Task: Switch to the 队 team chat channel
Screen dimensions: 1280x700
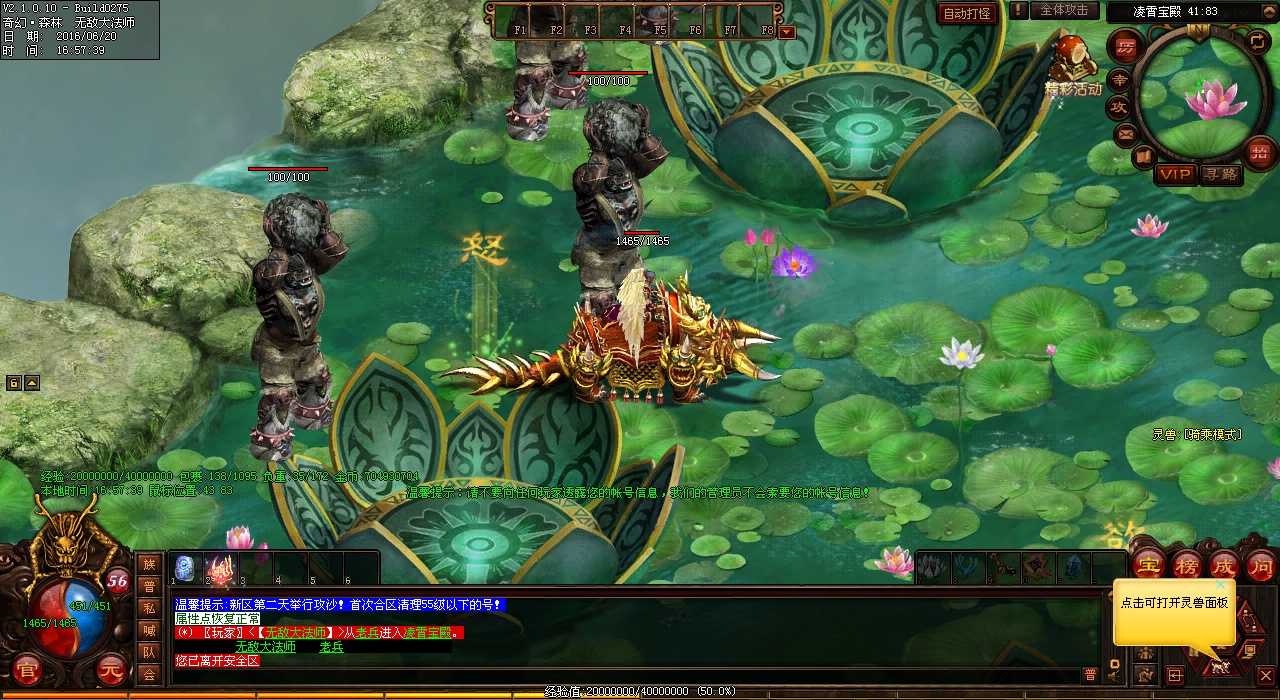Action: click(149, 652)
